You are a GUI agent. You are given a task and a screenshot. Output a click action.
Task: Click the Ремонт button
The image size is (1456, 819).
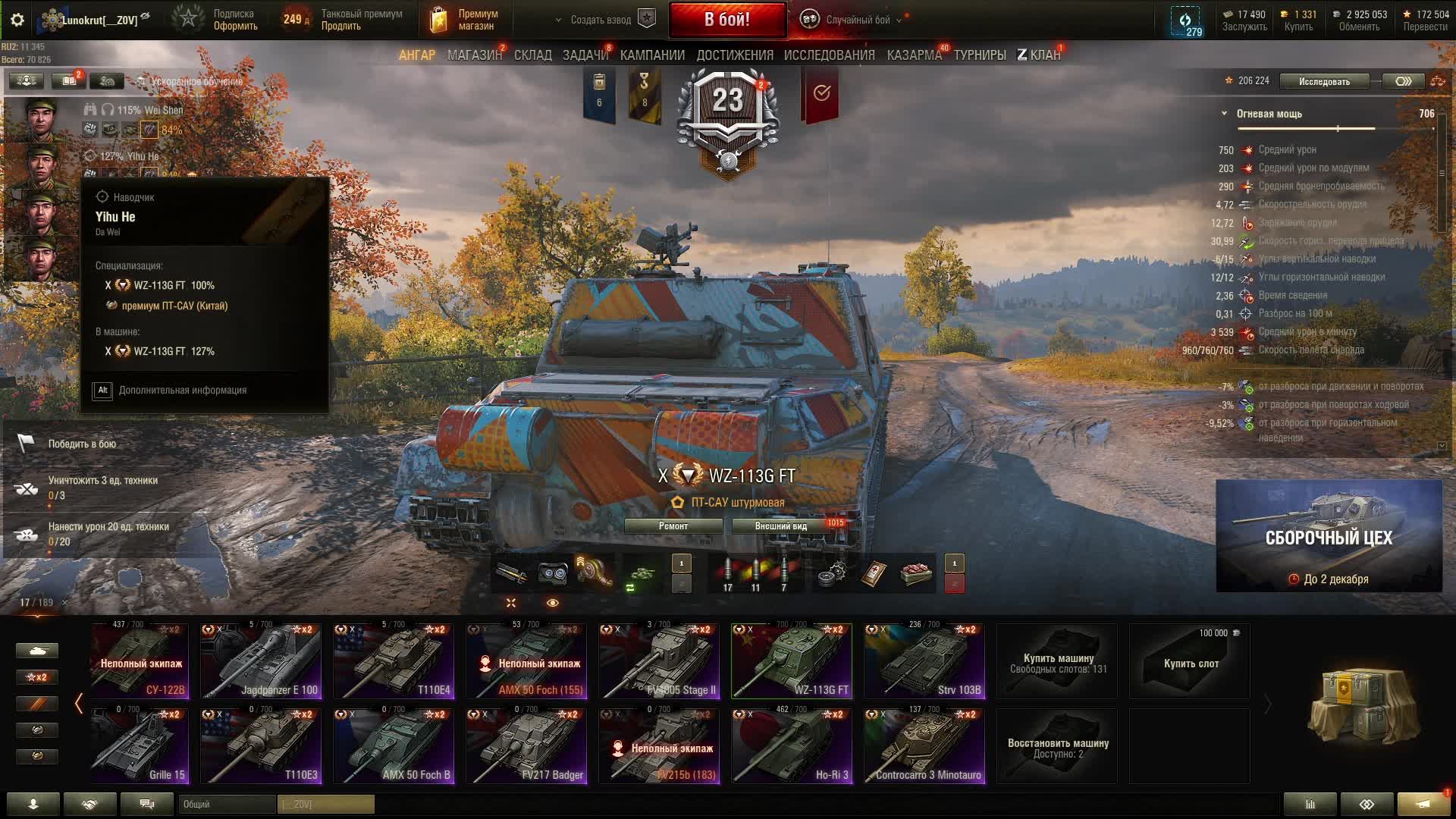tap(673, 526)
